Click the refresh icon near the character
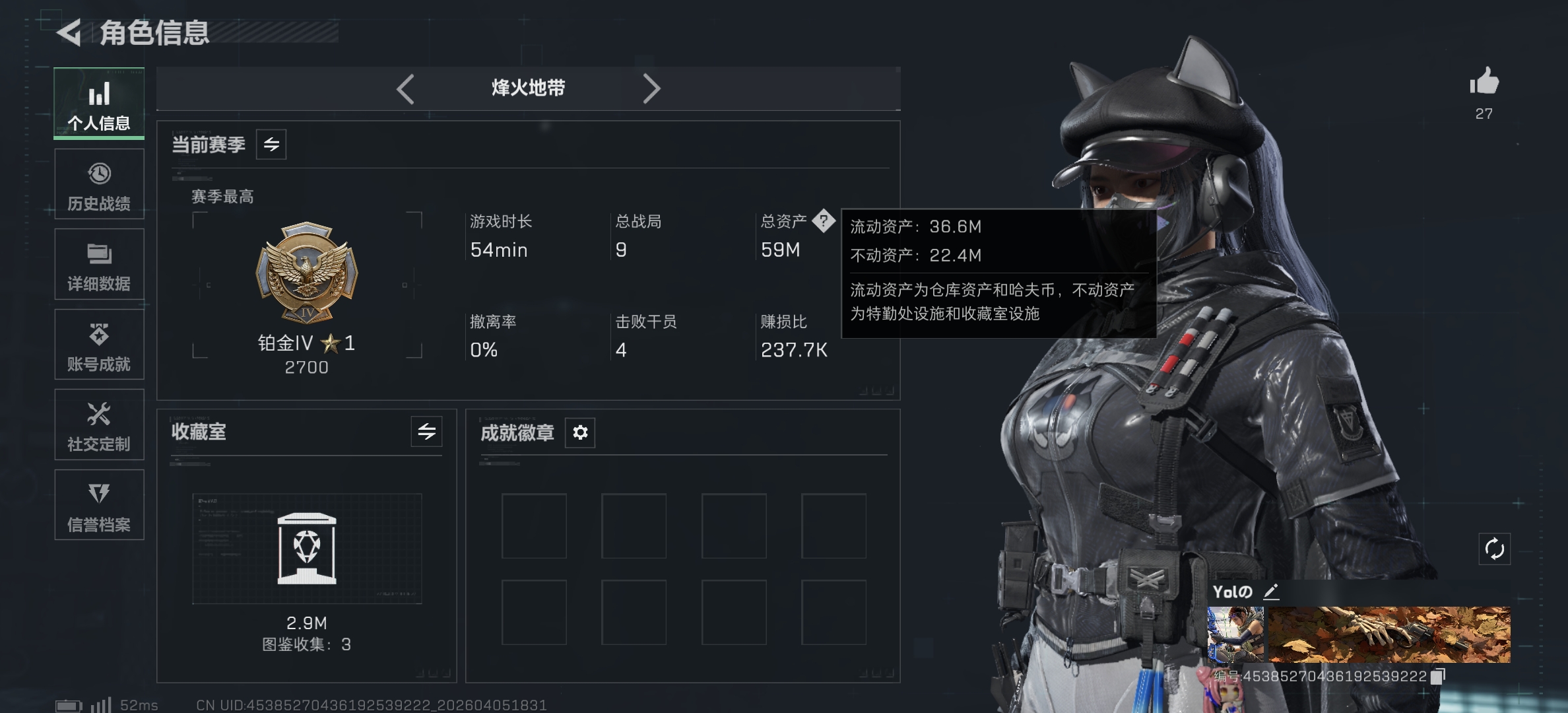This screenshot has height=713, width=1568. click(1494, 548)
